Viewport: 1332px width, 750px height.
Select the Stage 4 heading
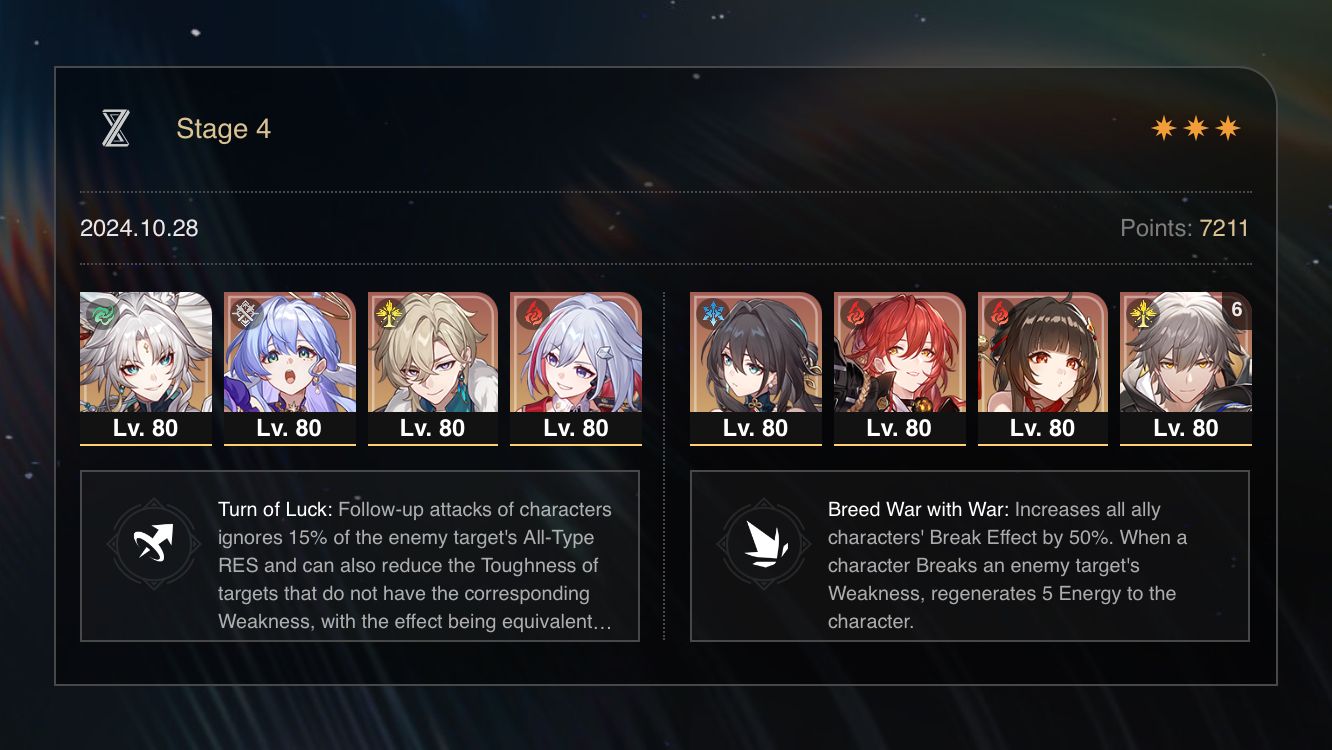click(222, 128)
